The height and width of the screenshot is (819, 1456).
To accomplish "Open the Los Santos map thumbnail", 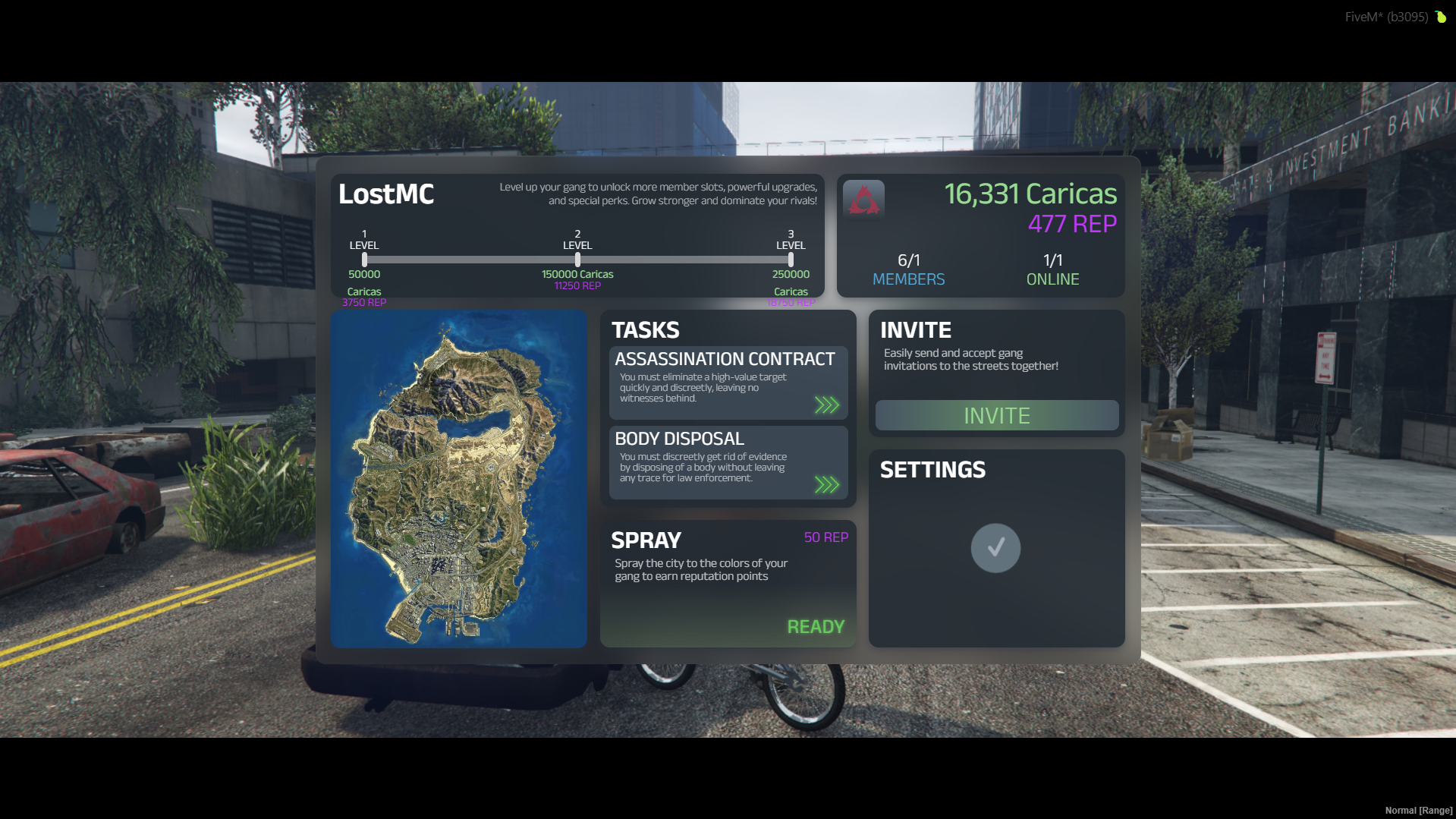I will (x=458, y=480).
